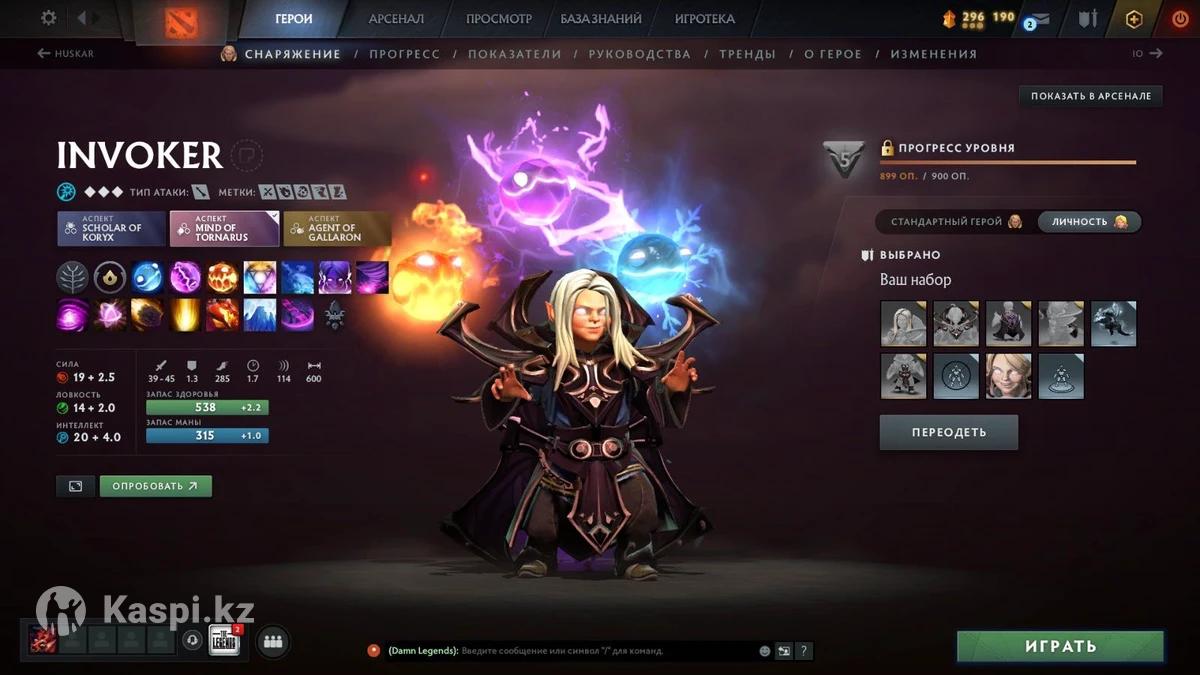View the ТРЕНДЫ tab
This screenshot has width=1200, height=675.
[747, 54]
